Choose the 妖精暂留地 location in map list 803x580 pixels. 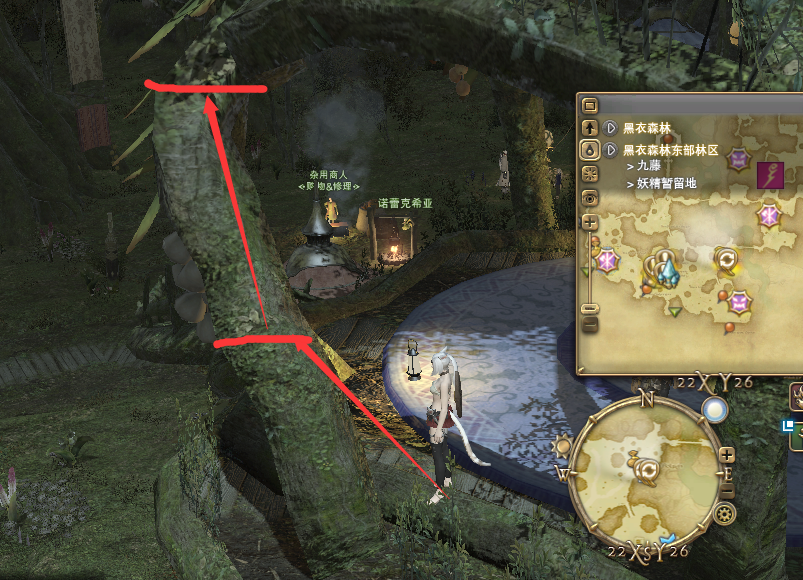coord(666,184)
